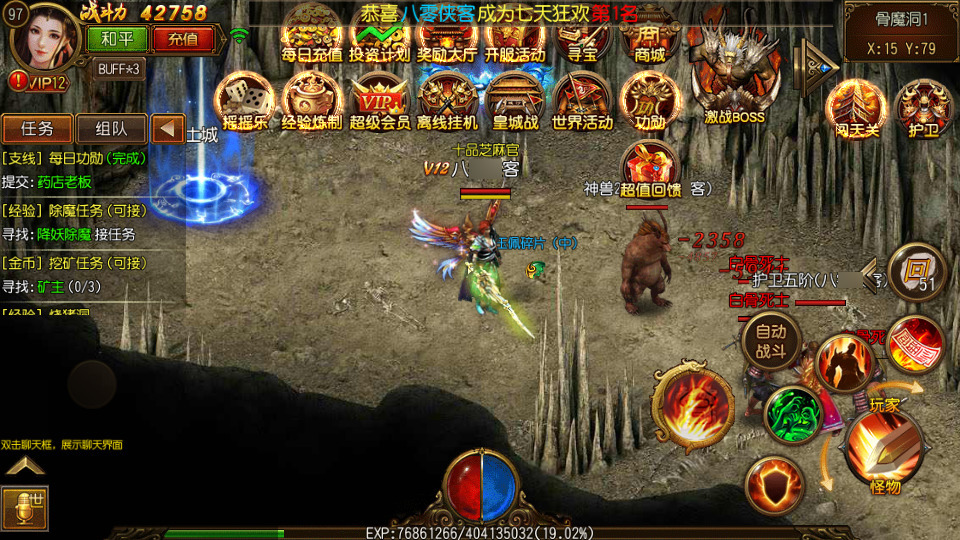Open the 世界活动 world events icon
This screenshot has height=540, width=960.
coord(582,101)
